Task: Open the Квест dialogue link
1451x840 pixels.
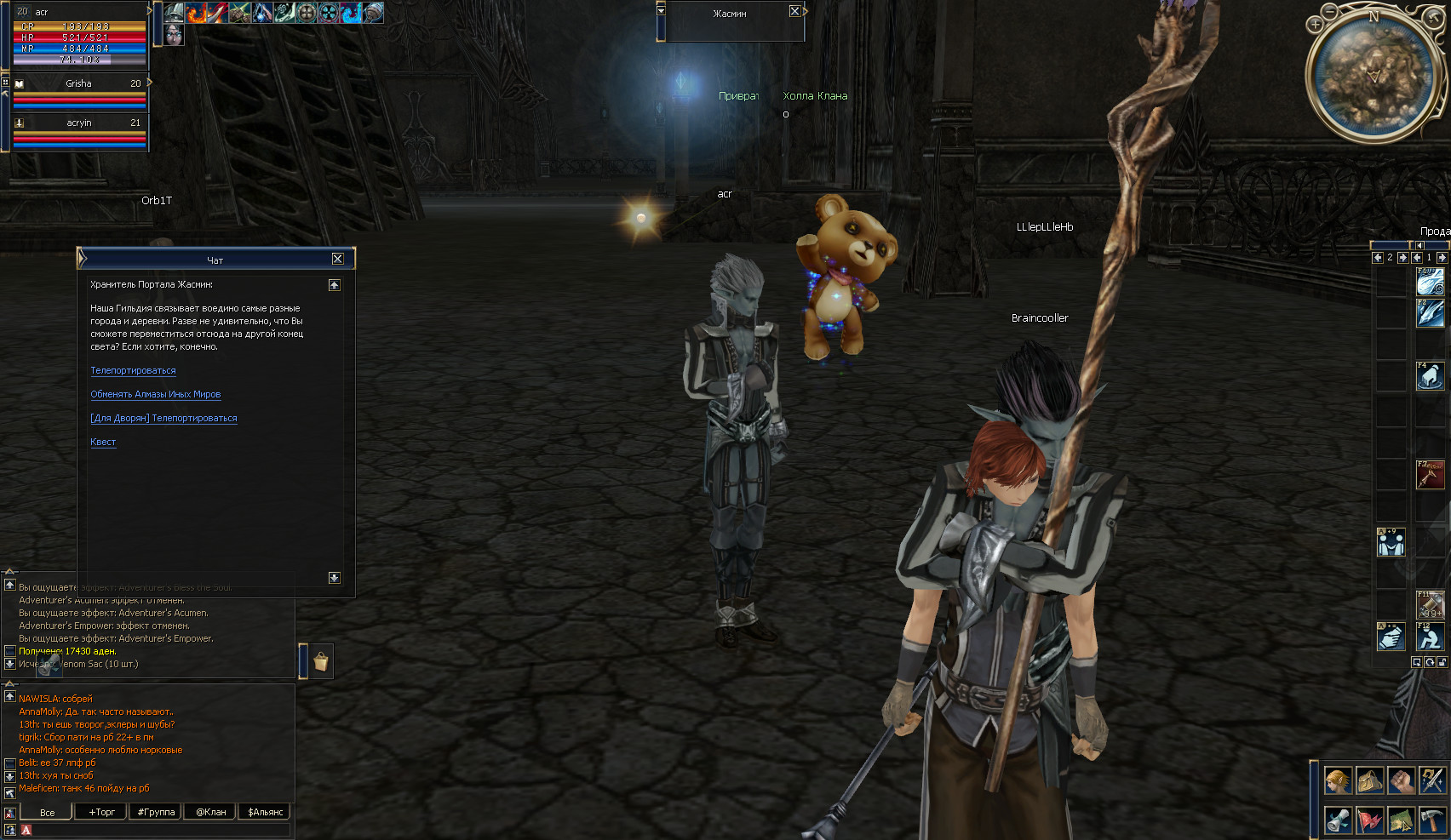Action: (103, 443)
